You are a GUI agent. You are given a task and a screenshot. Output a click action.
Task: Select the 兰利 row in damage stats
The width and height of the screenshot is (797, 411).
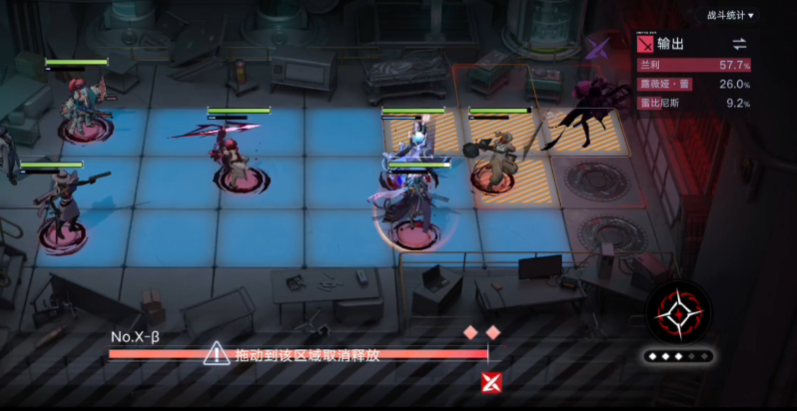click(694, 65)
